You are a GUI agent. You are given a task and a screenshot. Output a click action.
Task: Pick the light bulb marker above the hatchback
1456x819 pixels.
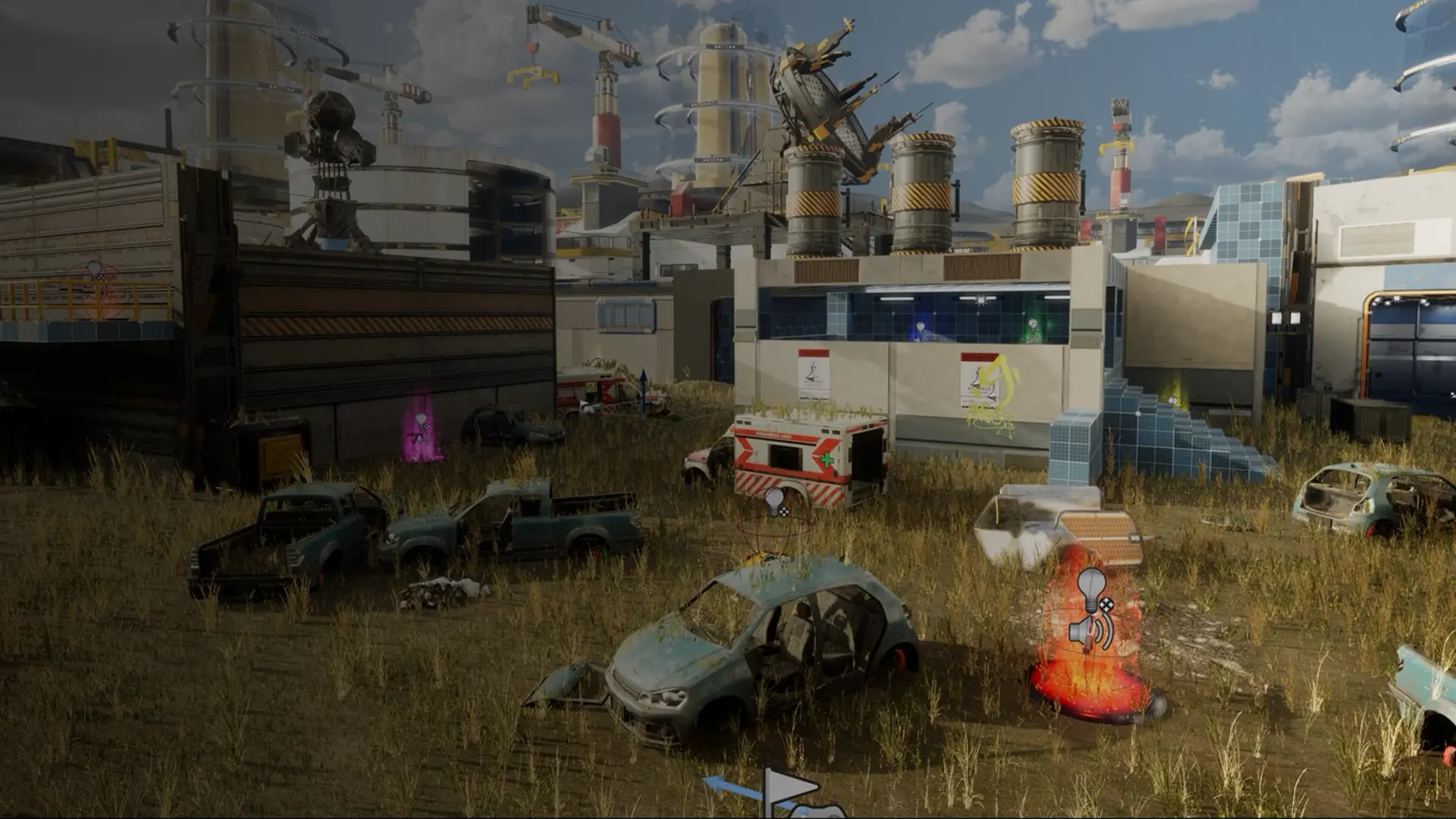(776, 502)
